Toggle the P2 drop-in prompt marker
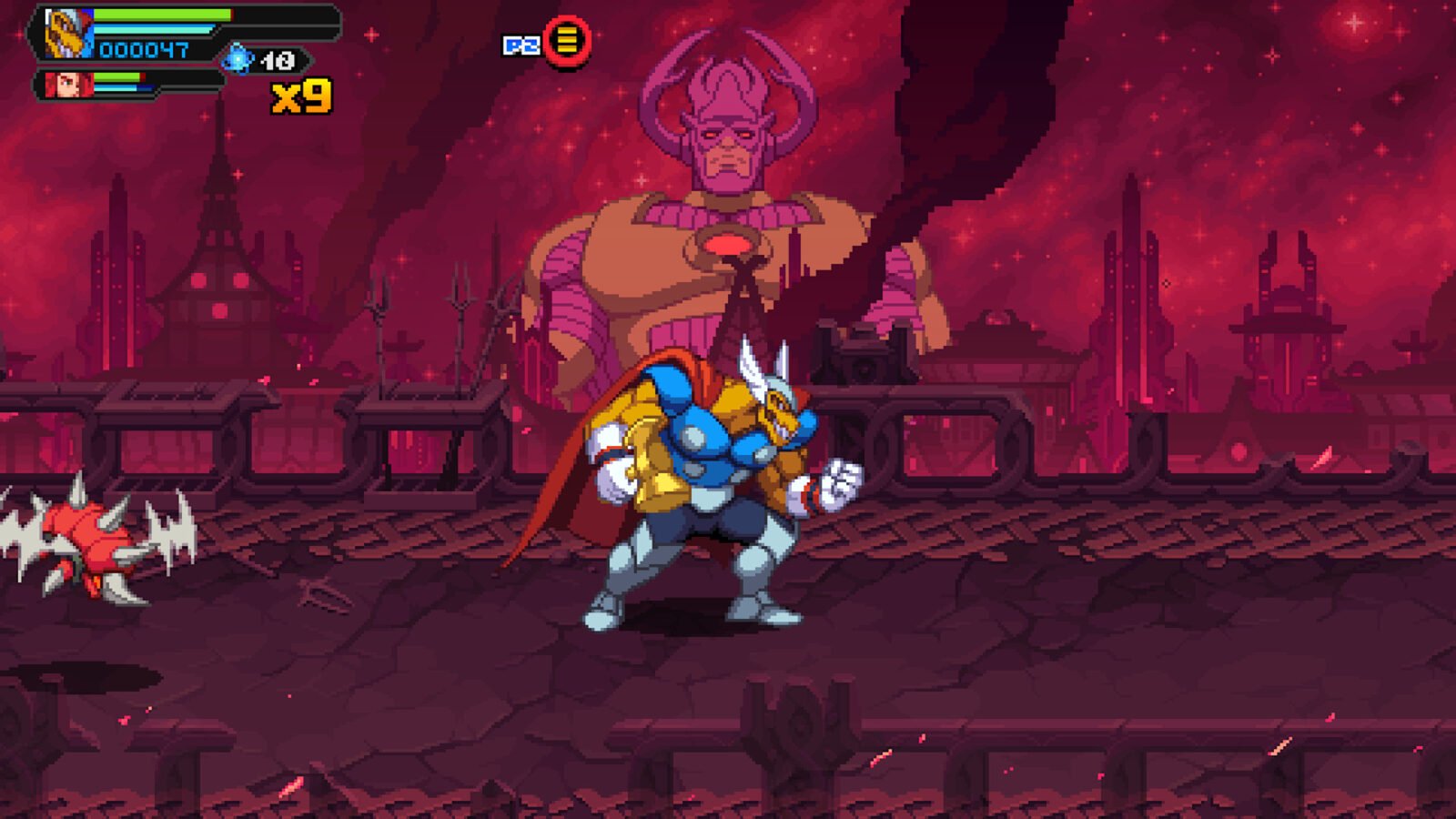 tap(544, 40)
